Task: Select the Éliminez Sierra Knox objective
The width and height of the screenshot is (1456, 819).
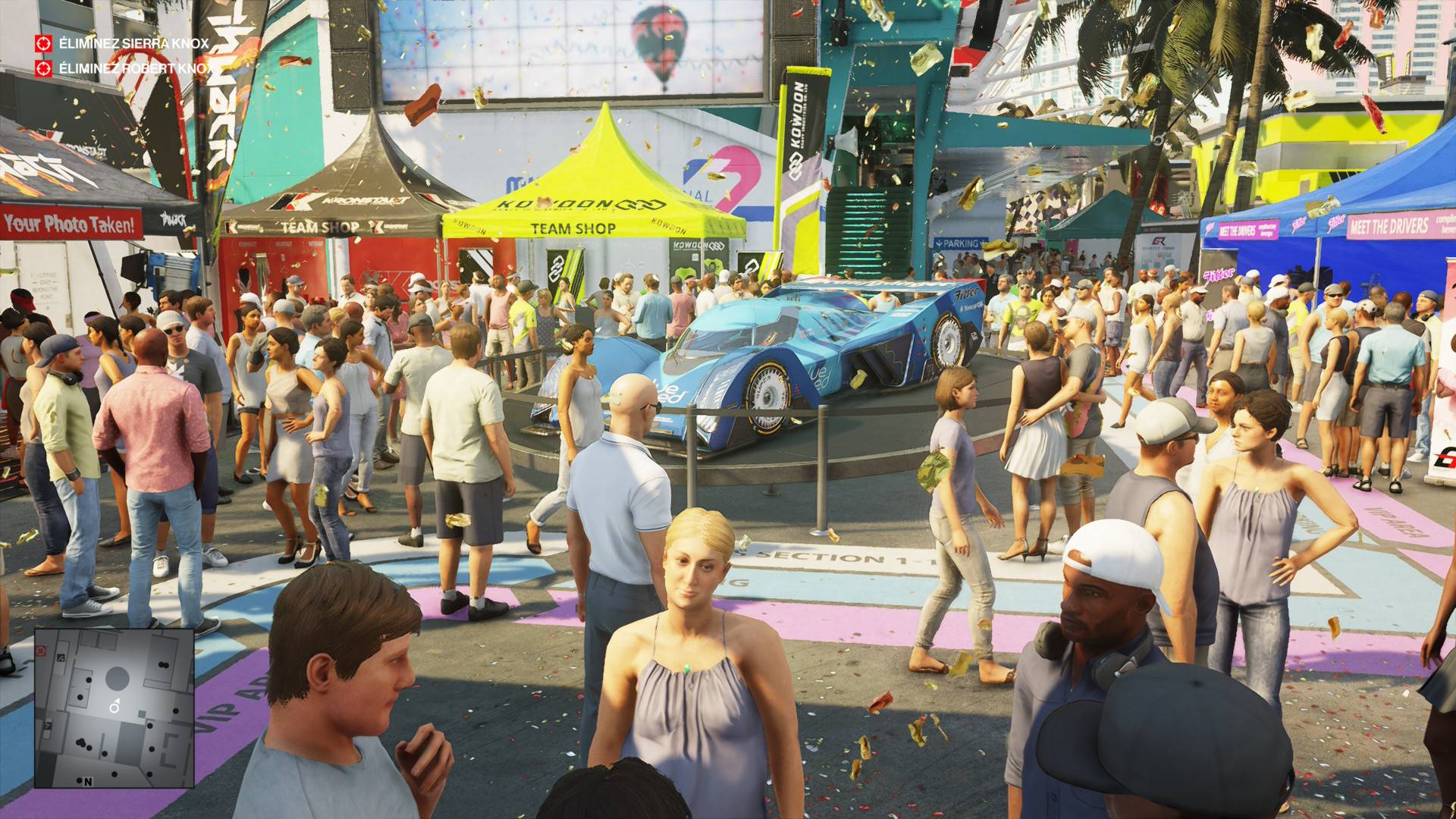Action: pos(133,43)
